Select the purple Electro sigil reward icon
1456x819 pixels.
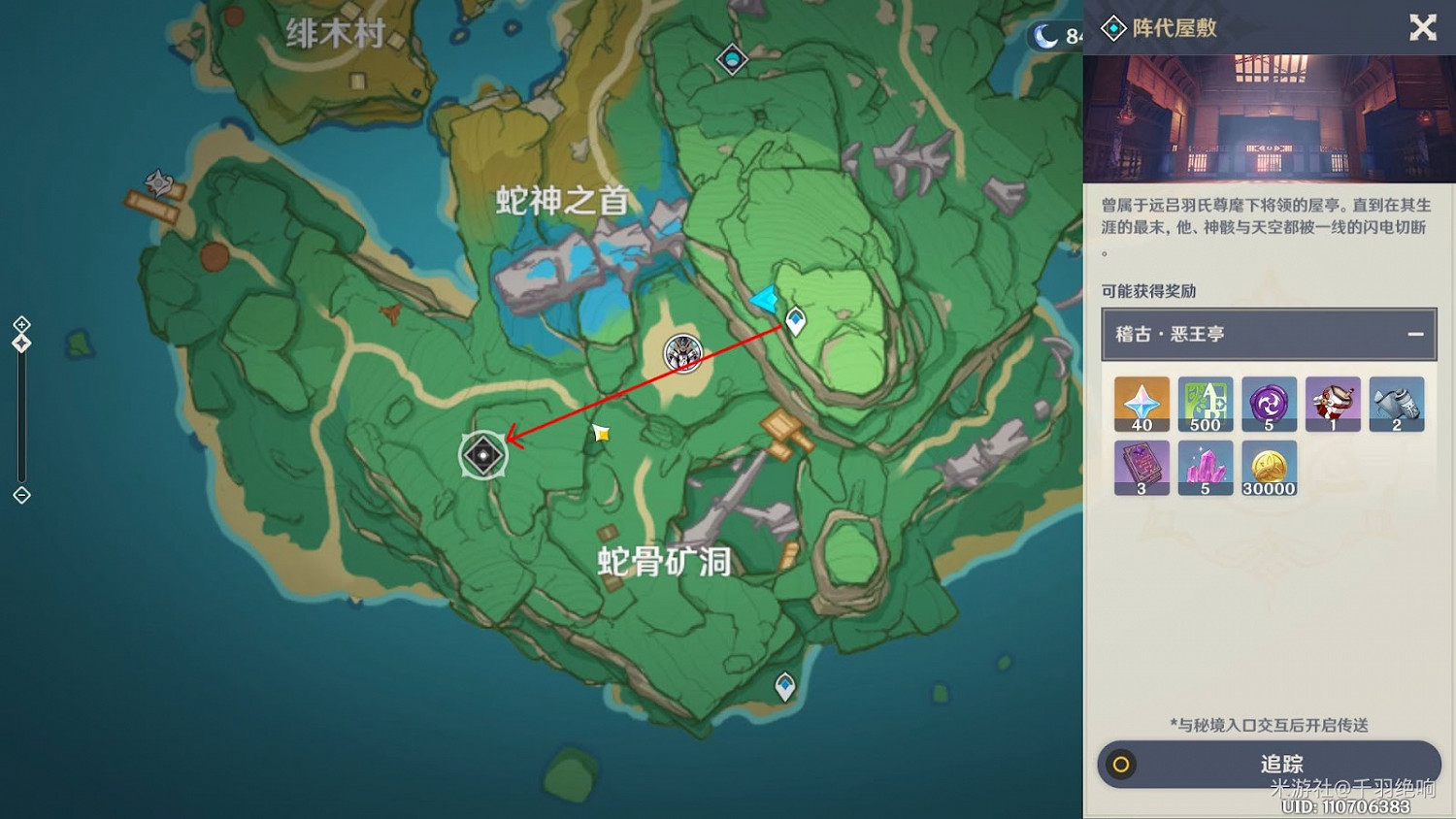click(x=1270, y=405)
